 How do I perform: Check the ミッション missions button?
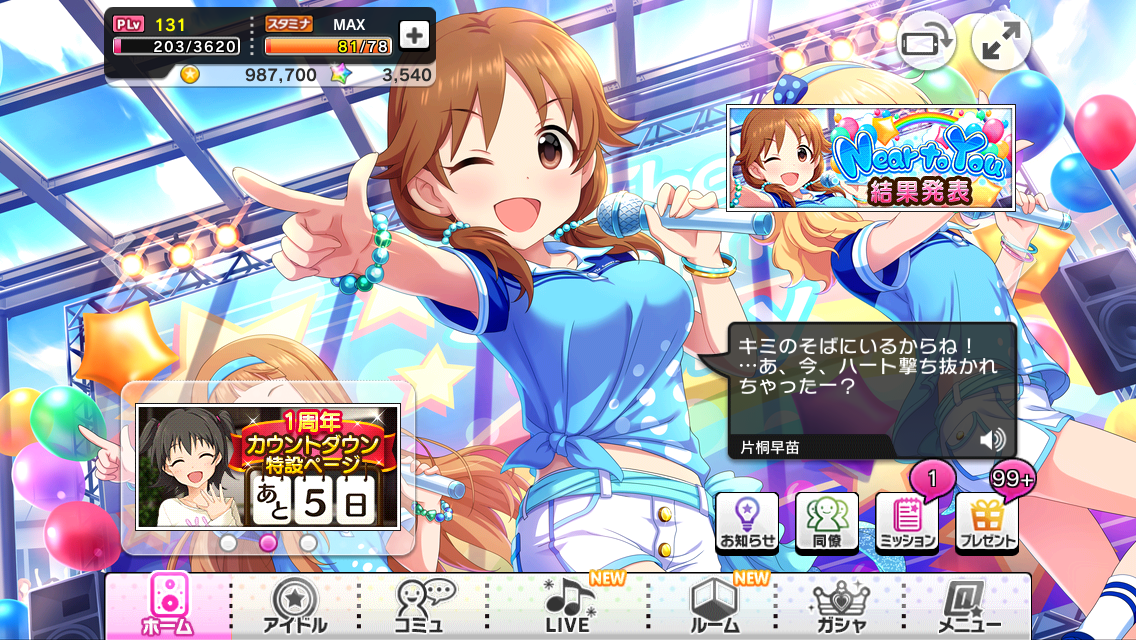click(906, 522)
